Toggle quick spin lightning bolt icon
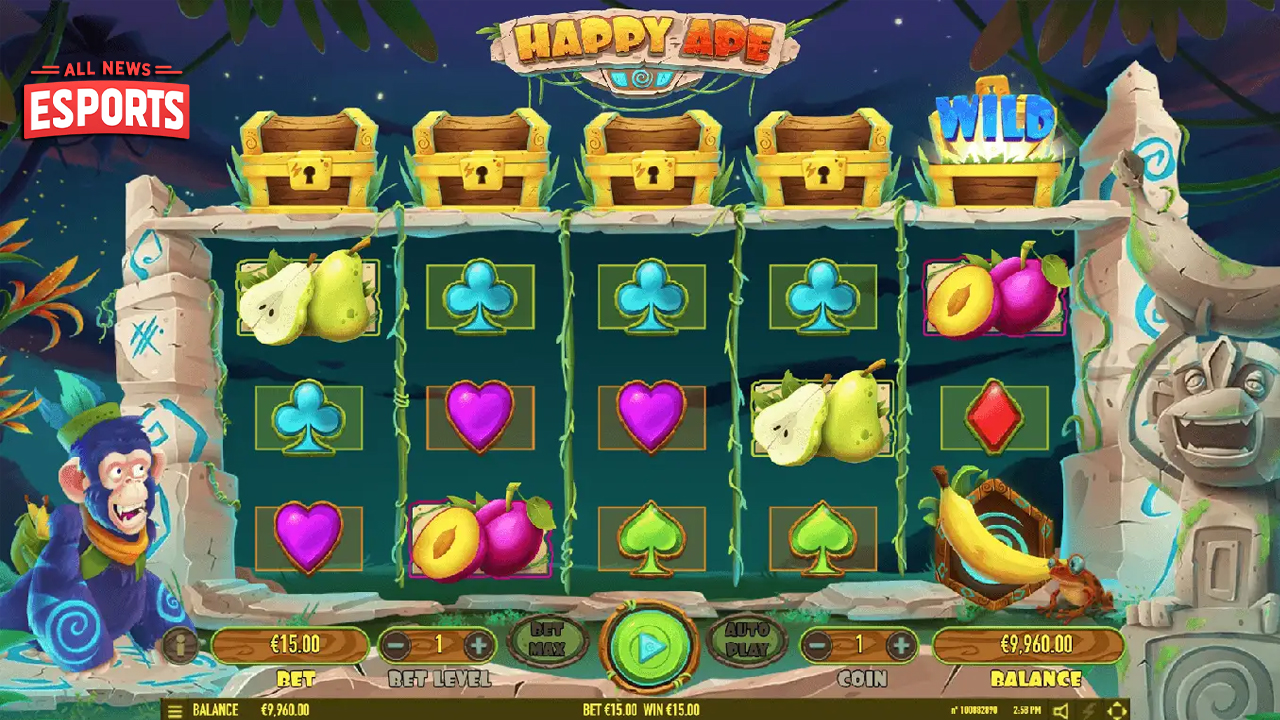This screenshot has height=720, width=1280. (x=1090, y=710)
